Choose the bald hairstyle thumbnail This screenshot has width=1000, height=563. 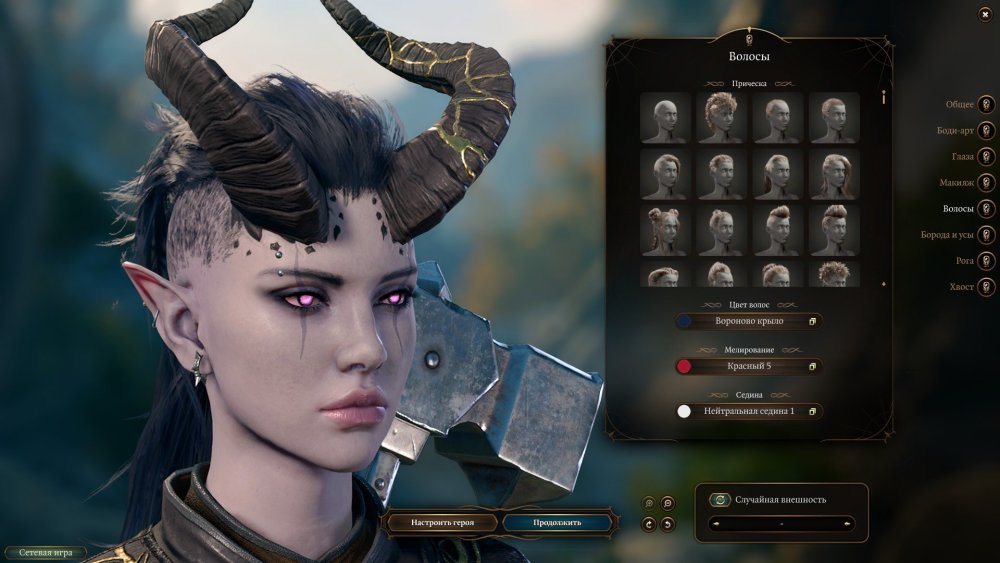point(665,118)
